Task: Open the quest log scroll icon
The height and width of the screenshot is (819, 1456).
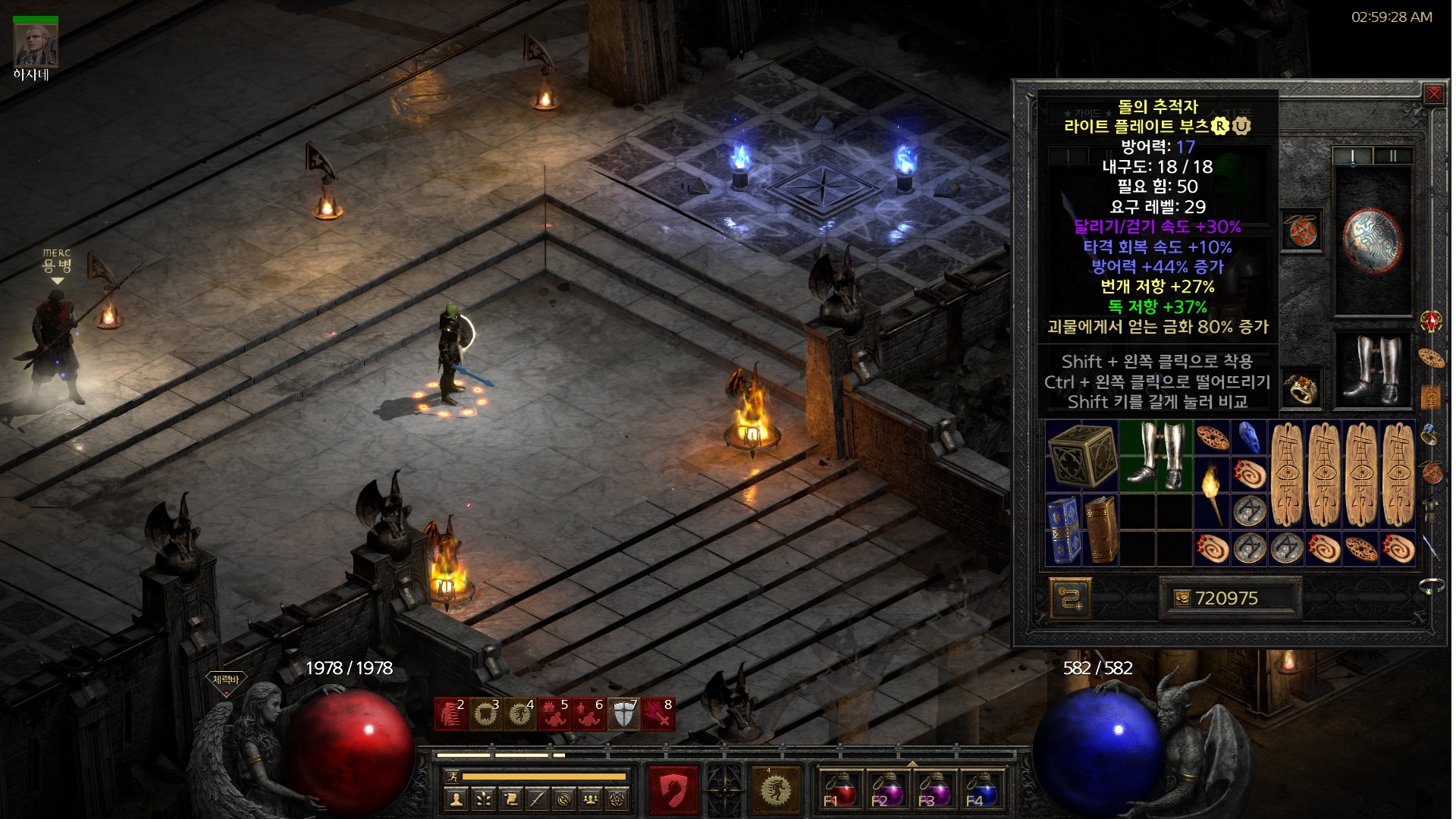Action: click(x=511, y=799)
